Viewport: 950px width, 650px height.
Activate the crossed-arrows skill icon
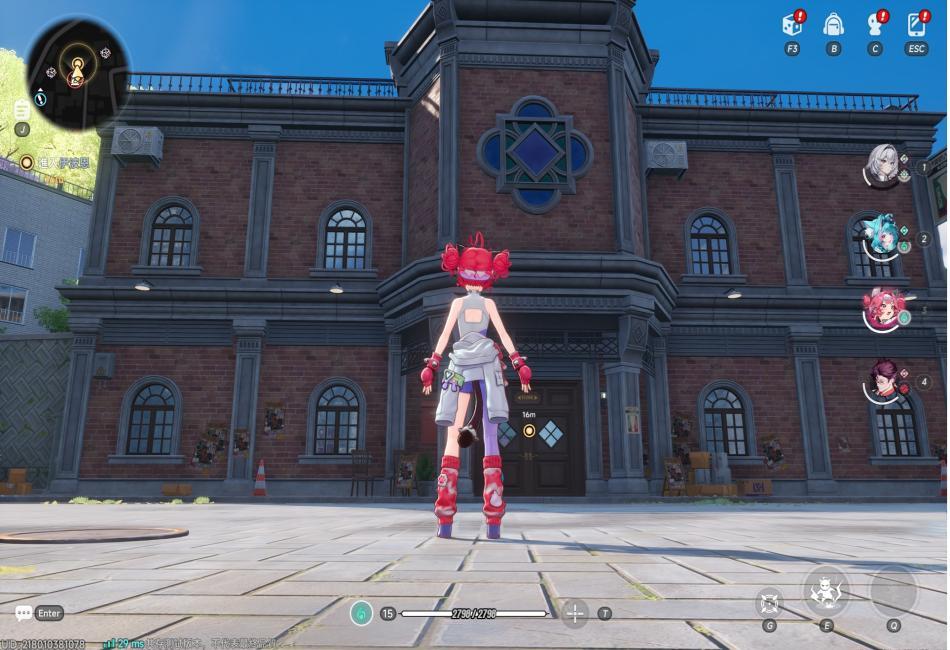click(768, 601)
